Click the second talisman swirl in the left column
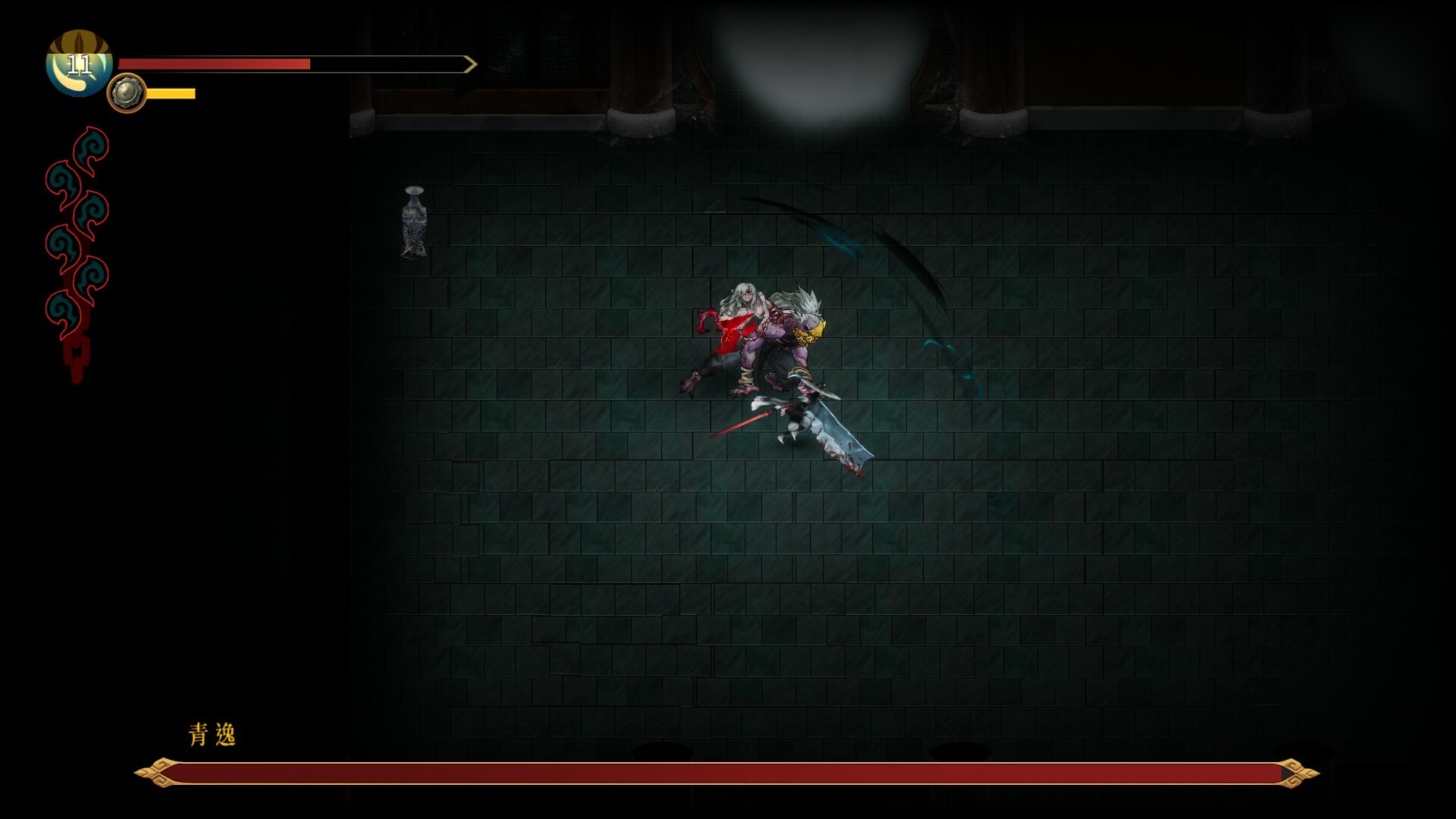 64,180
